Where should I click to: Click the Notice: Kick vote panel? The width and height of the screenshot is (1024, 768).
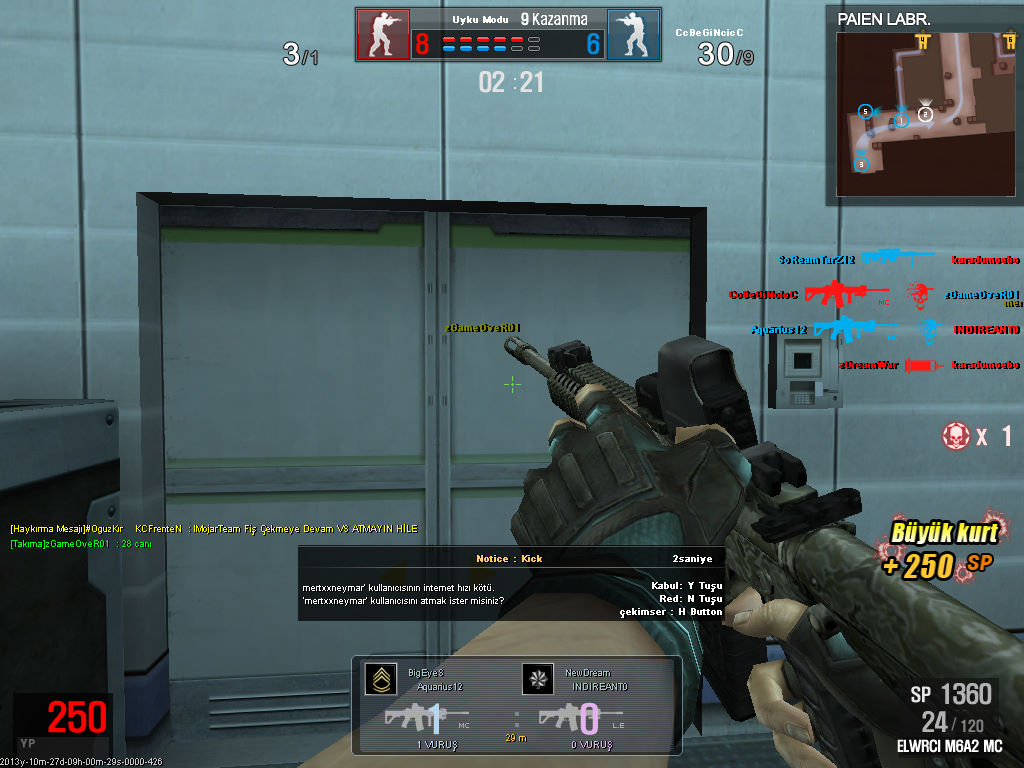(x=512, y=584)
